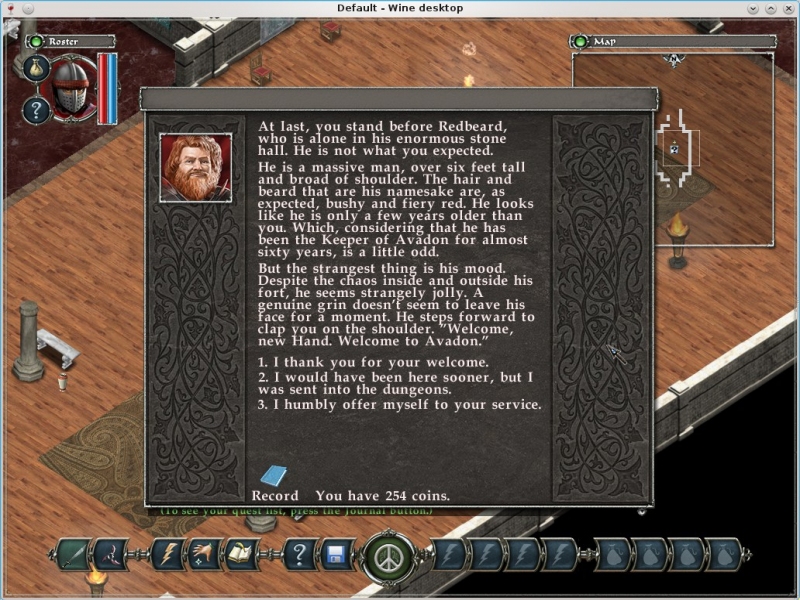Open the journal book icon in the toolbar
The image size is (800, 600).
(241, 554)
